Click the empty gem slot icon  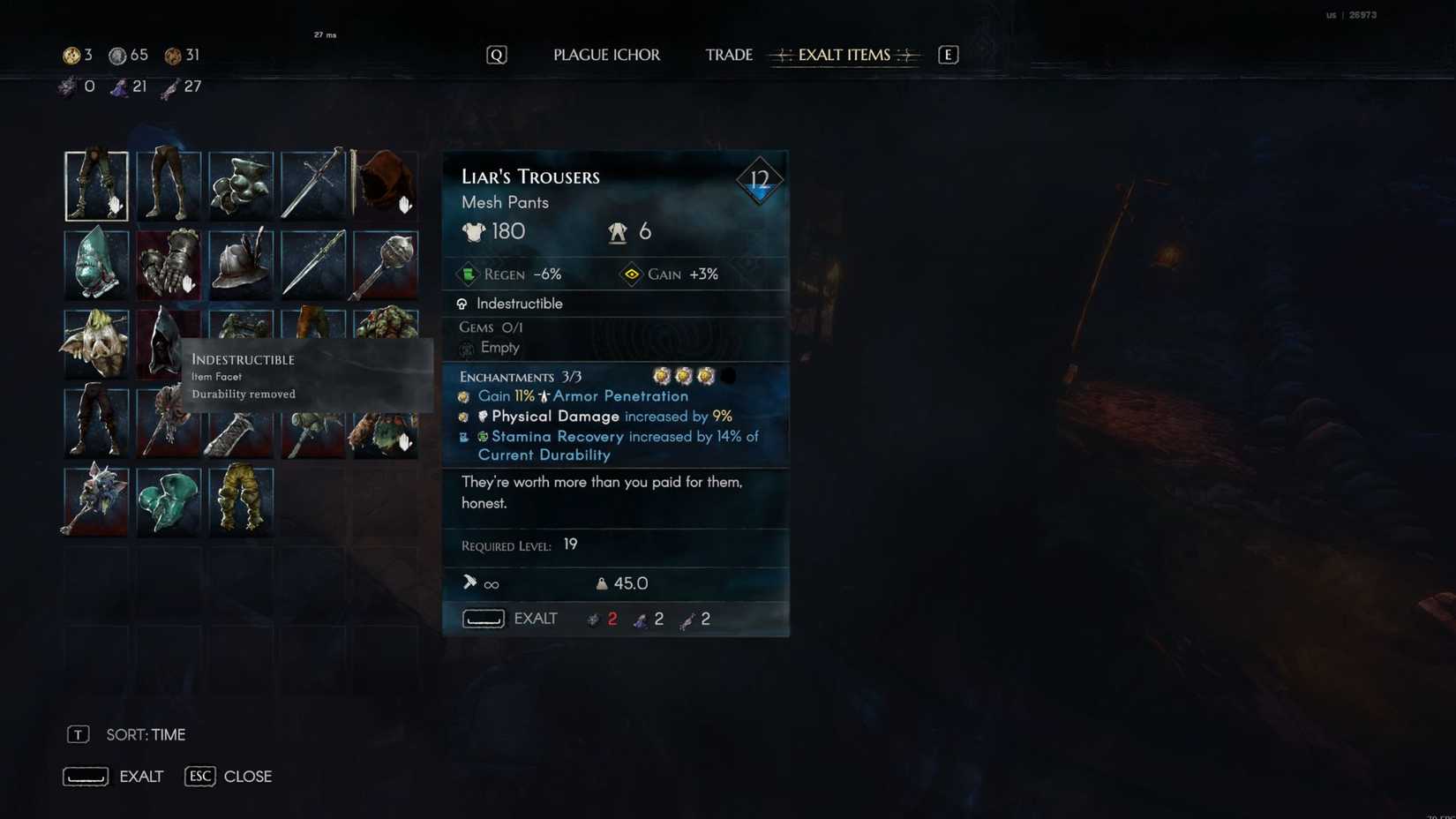468,348
